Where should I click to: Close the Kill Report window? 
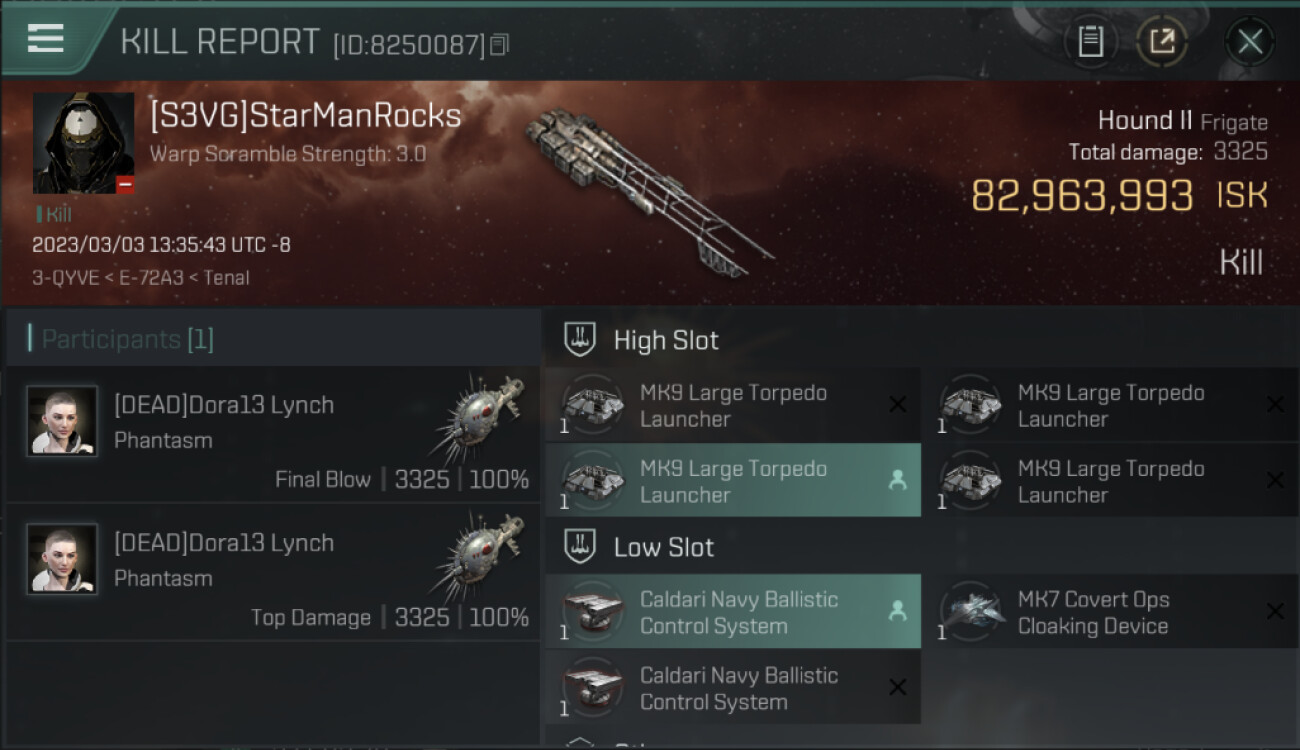pos(1249,42)
